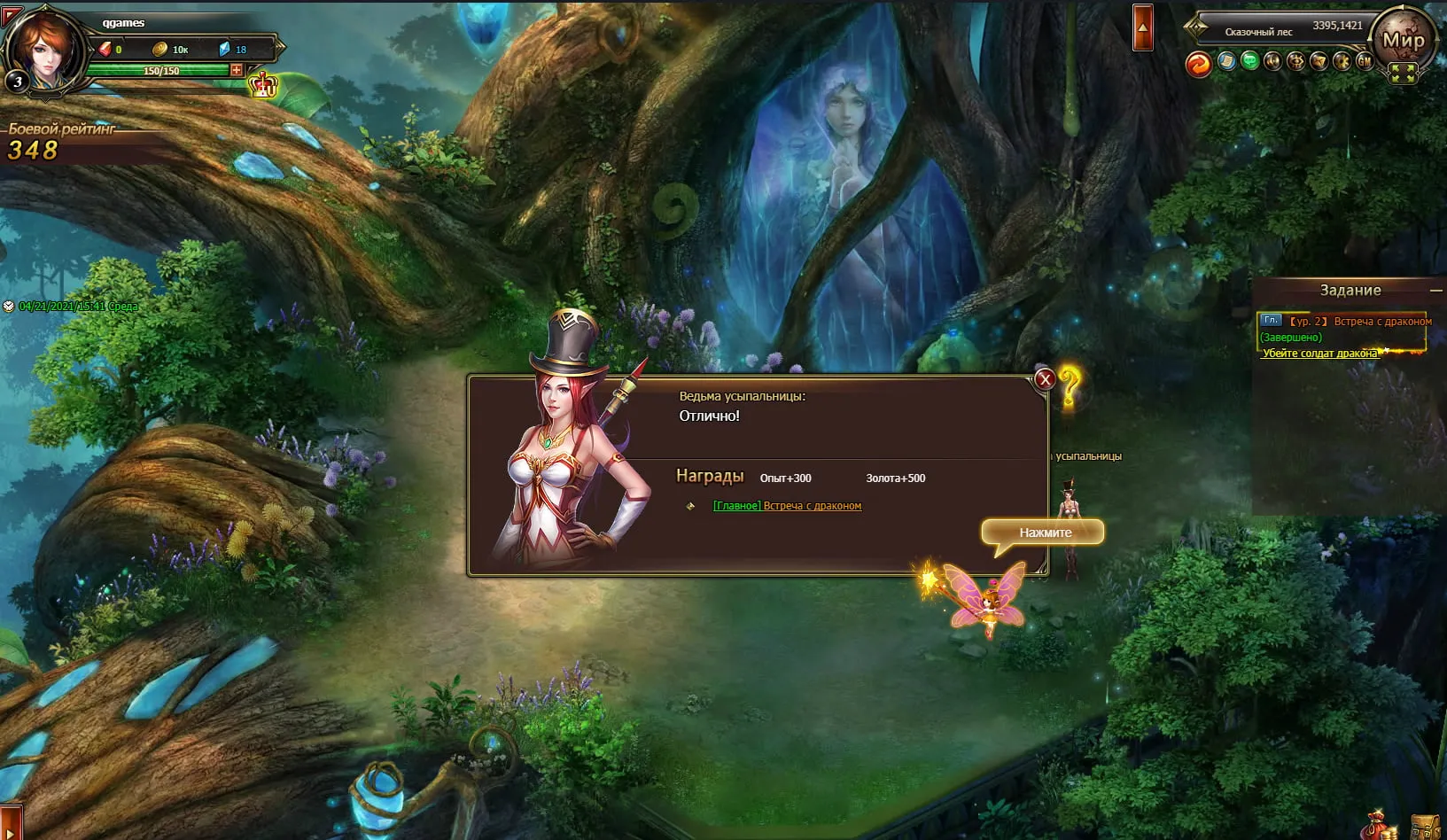
Task: Open the blue scroll icon
Action: (x=1226, y=61)
